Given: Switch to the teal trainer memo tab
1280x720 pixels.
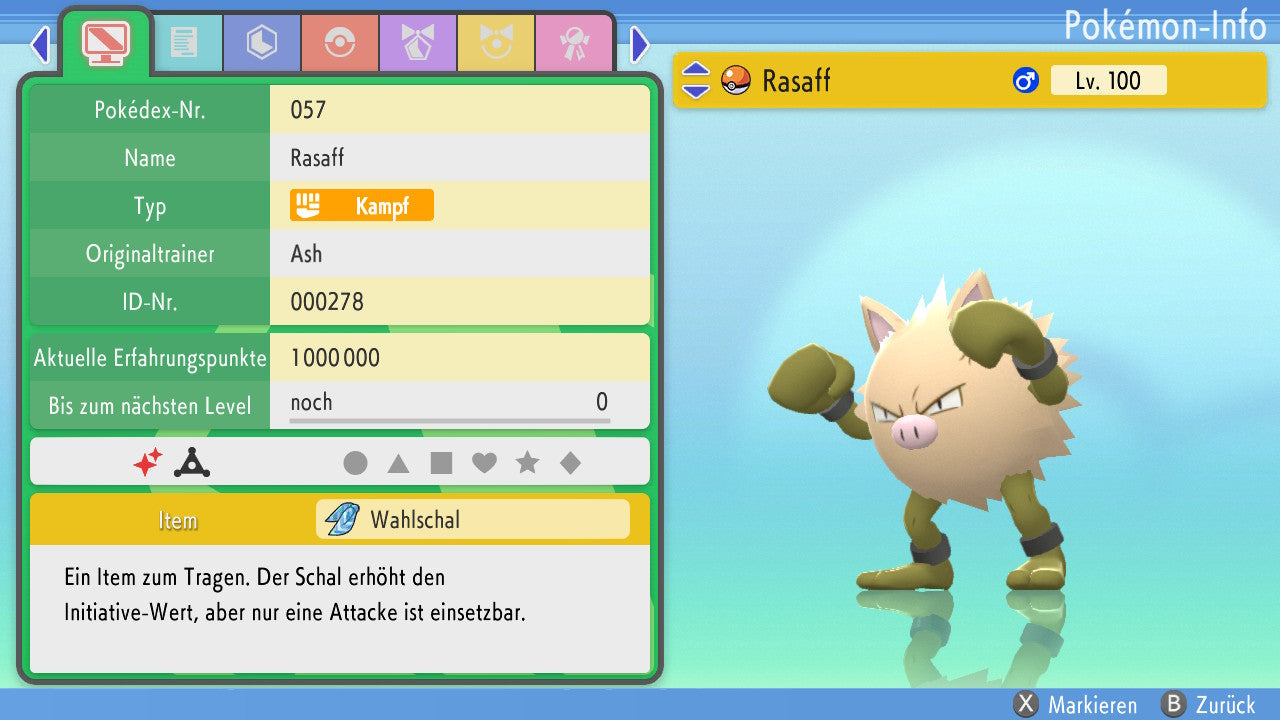Looking at the screenshot, I should (184, 43).
